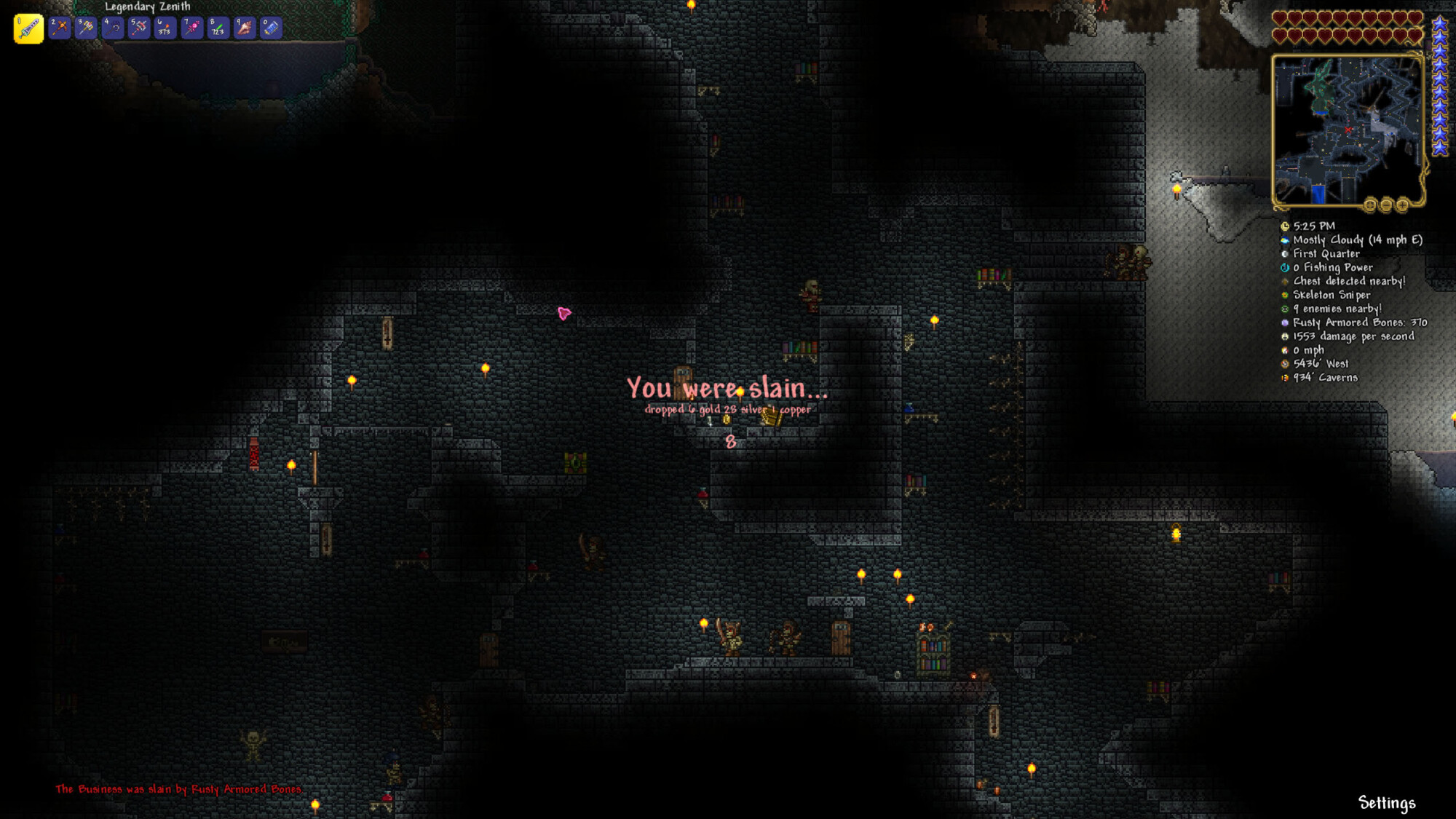Zoom in the minimap with the plus button

(x=1402, y=205)
